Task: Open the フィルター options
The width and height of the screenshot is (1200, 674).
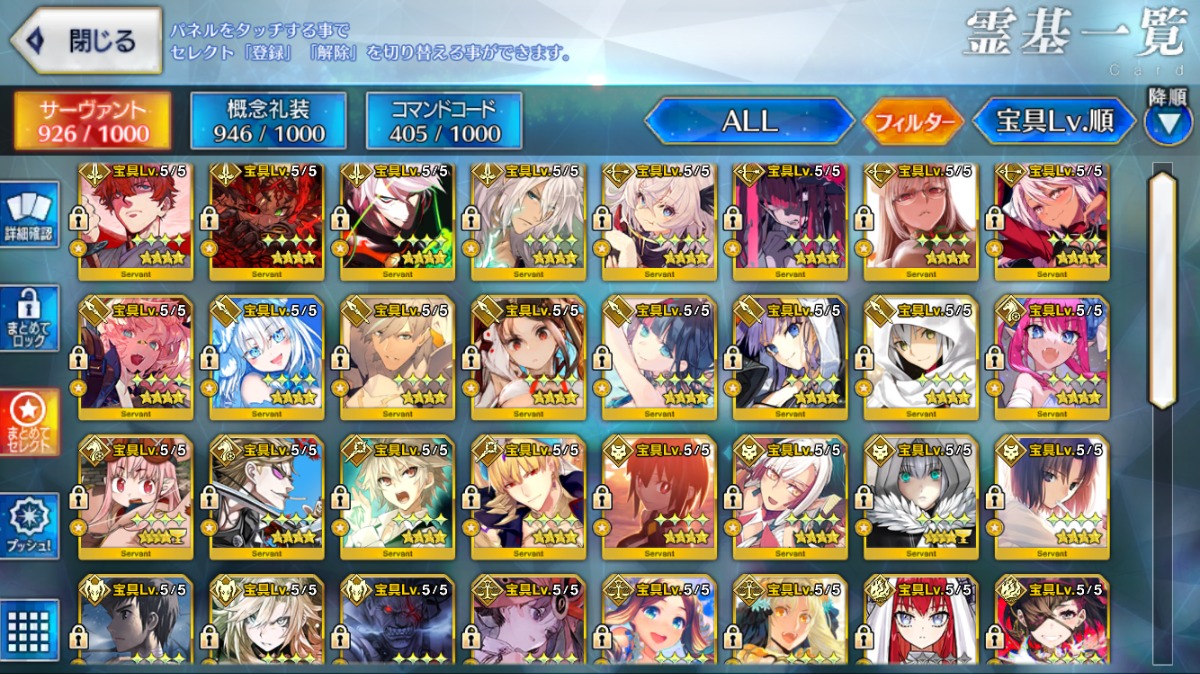Action: [x=913, y=122]
